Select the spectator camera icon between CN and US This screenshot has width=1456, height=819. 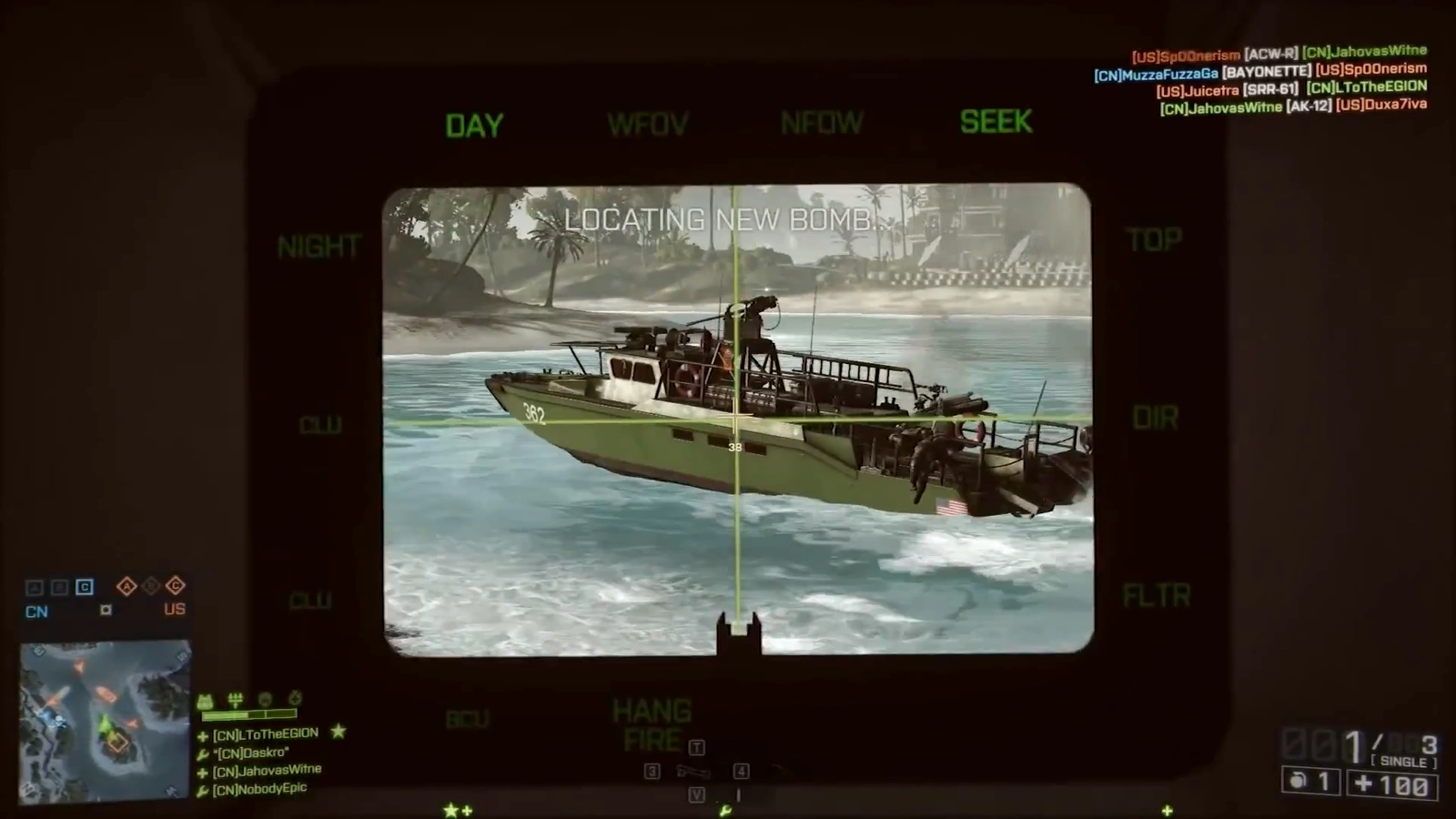[x=106, y=610]
